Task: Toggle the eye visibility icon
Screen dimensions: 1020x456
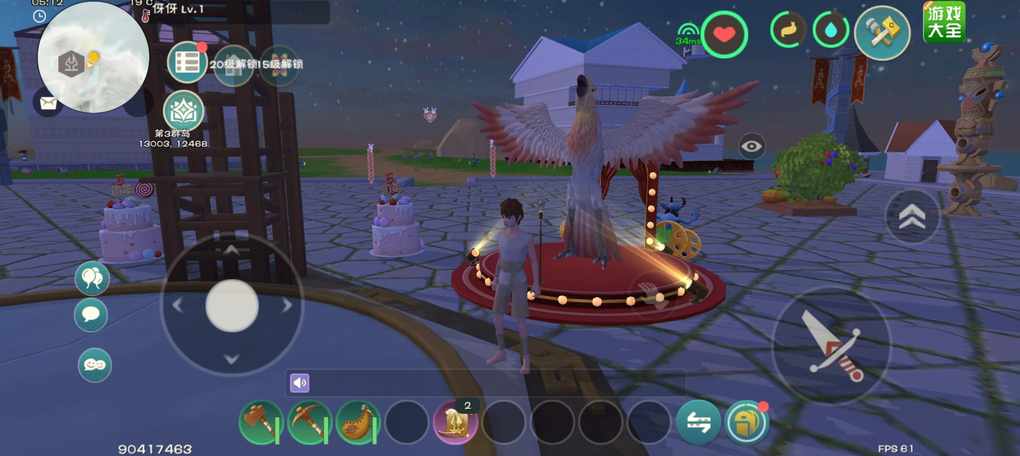Action: pyautogui.click(x=752, y=147)
